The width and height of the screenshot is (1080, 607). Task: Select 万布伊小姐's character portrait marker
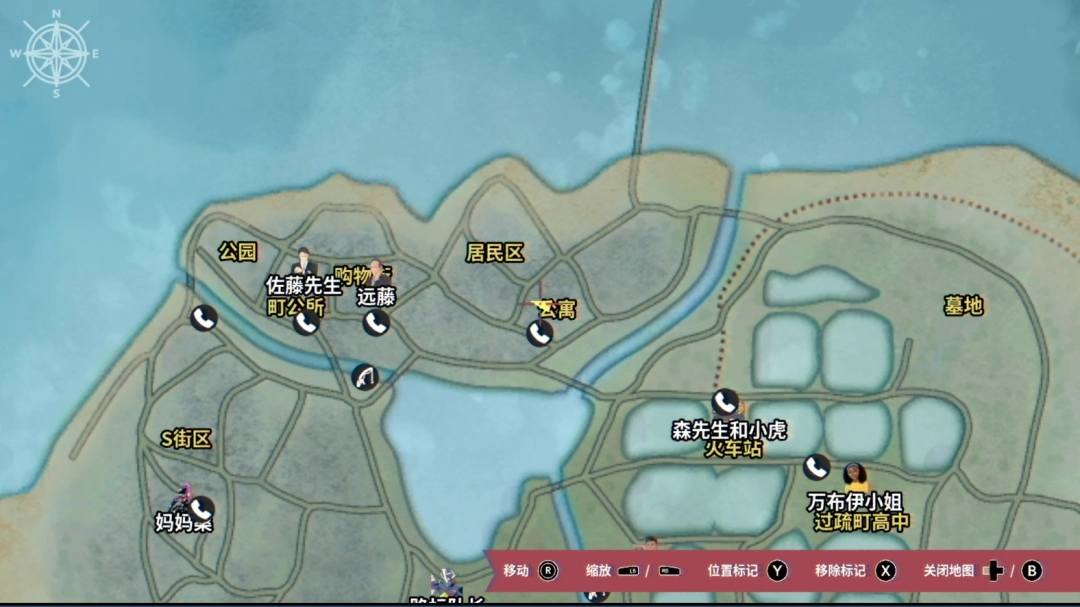855,477
